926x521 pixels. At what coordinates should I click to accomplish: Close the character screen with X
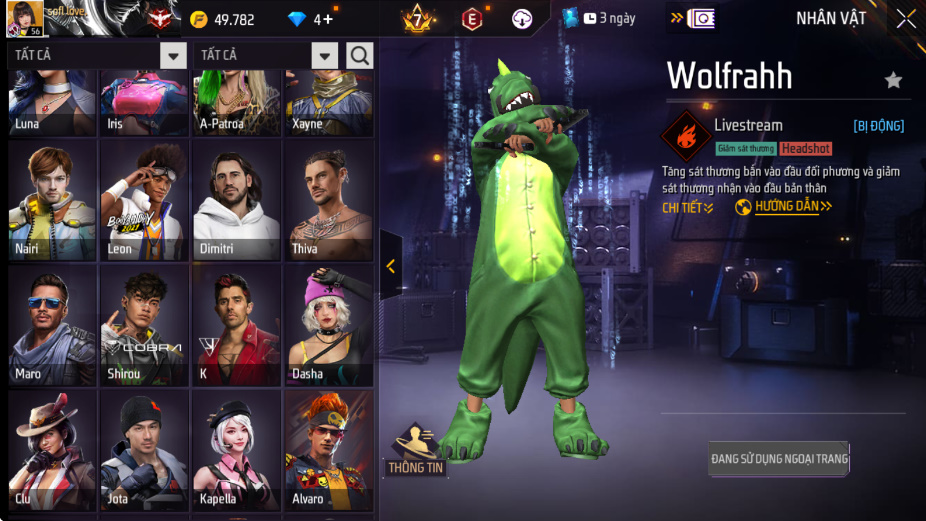(905, 19)
